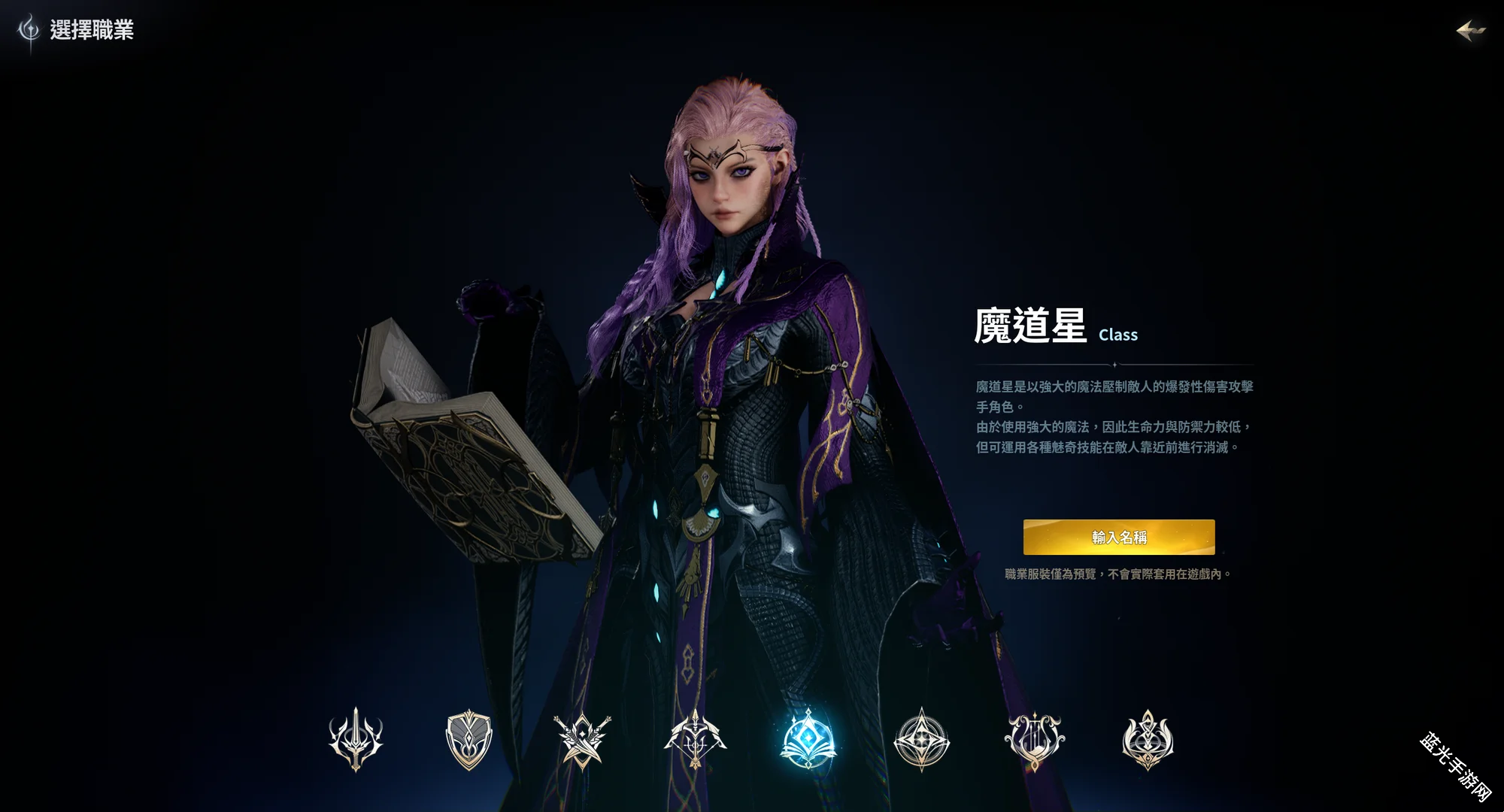Choose the shield class emblem
This screenshot has height=812, width=1504.
click(468, 740)
